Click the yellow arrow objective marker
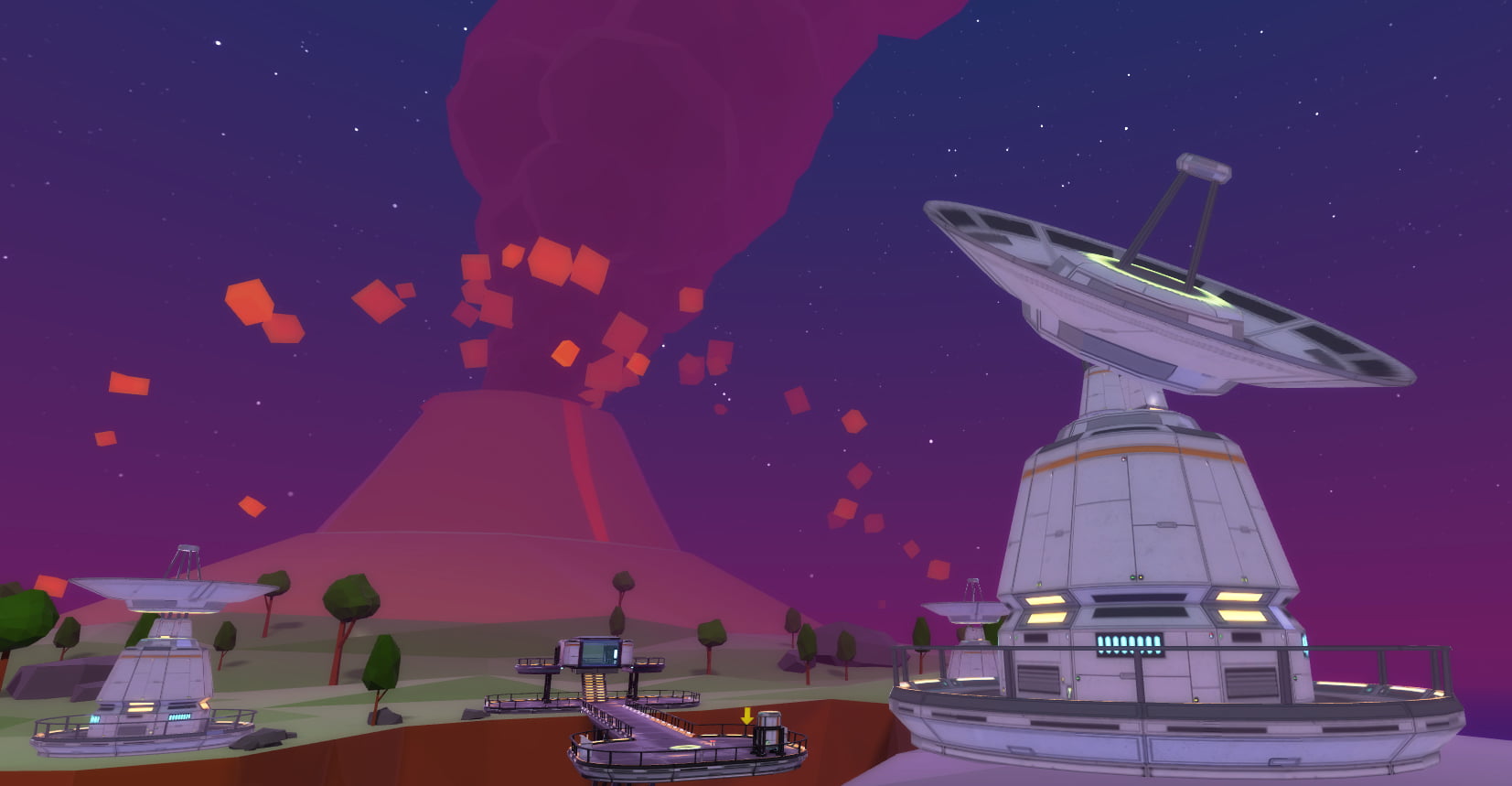This screenshot has height=786, width=1512. pos(747,716)
